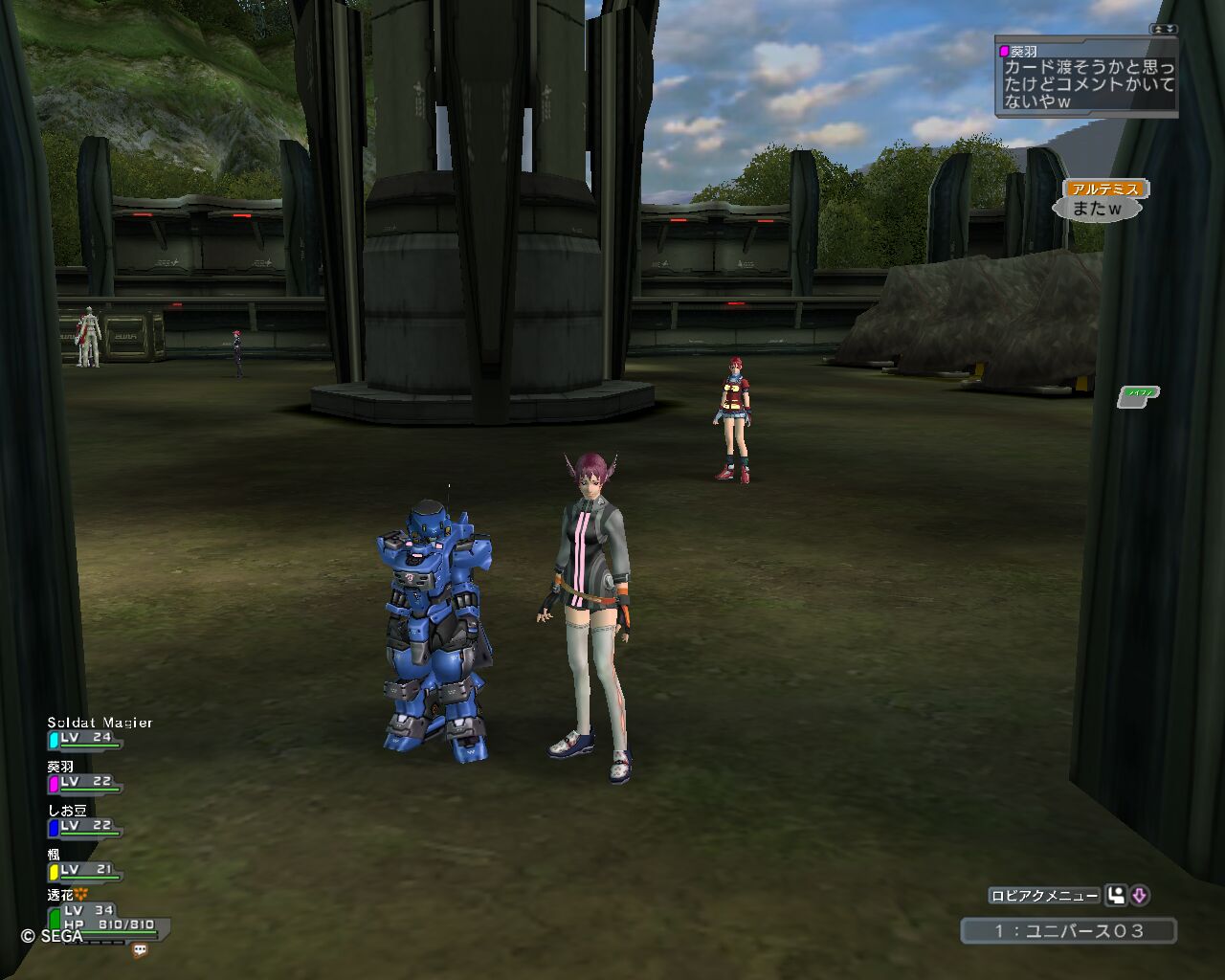
Task: Select the ユニバース03 universe indicator
Action: click(x=1068, y=930)
